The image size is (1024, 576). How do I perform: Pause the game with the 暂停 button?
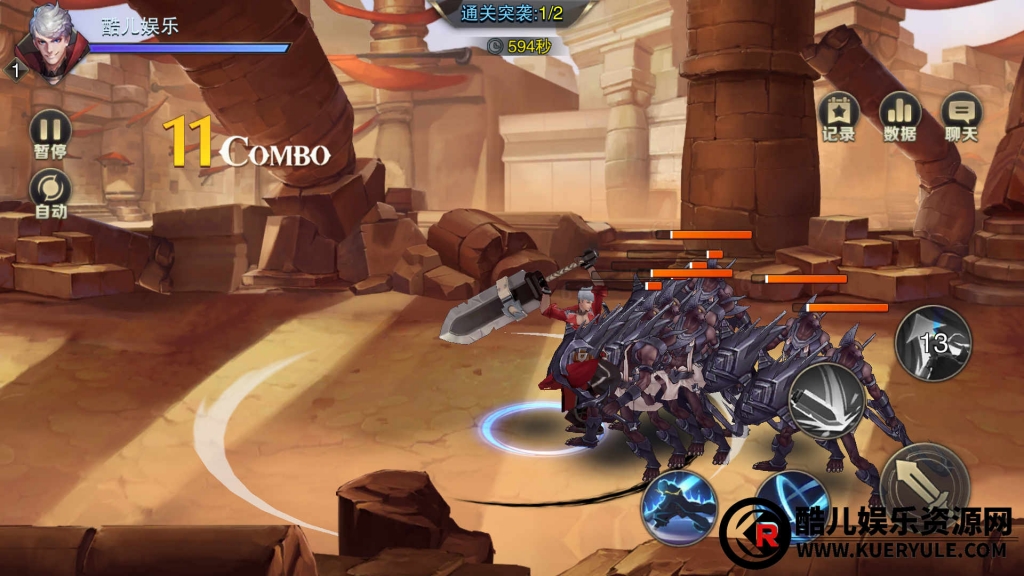pos(50,131)
